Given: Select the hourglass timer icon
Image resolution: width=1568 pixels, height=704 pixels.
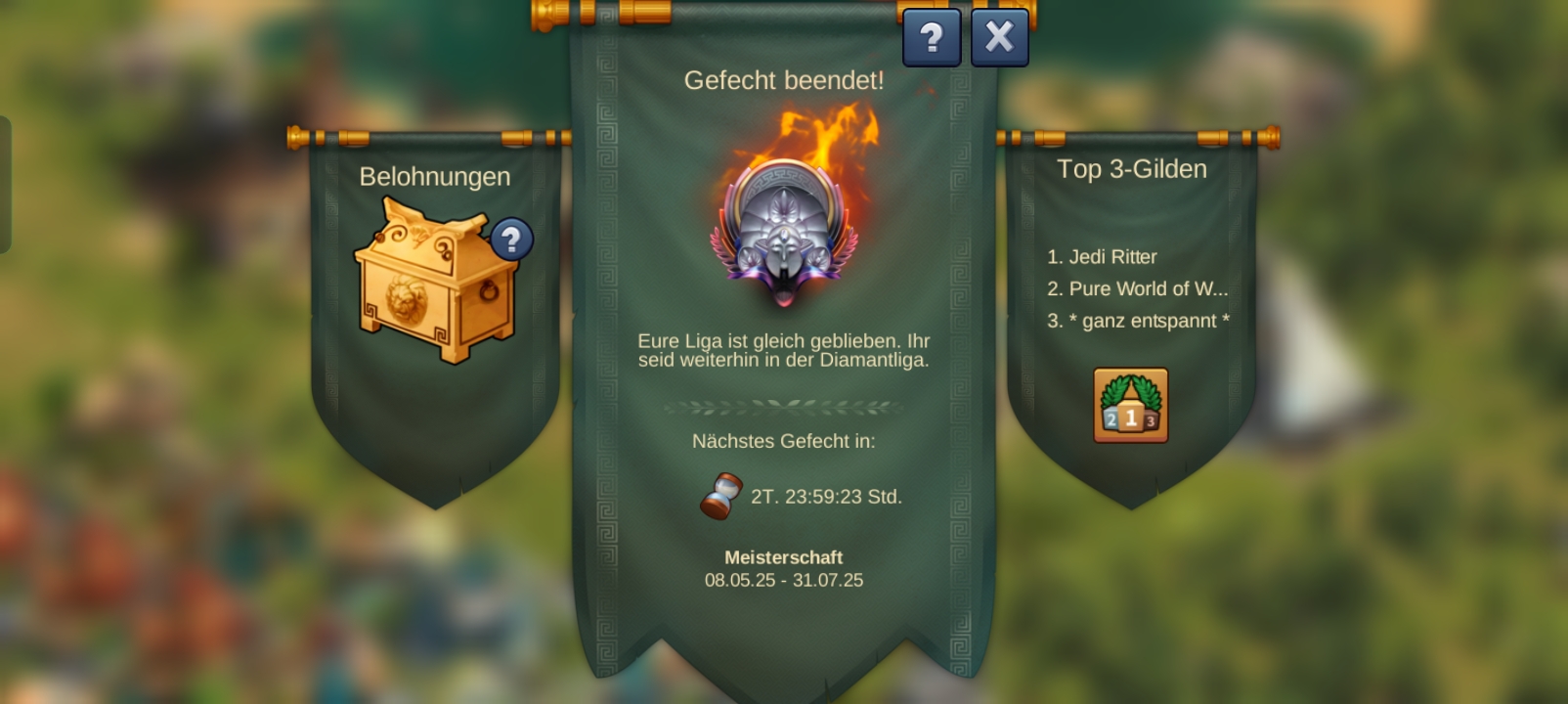Looking at the screenshot, I should point(721,497).
